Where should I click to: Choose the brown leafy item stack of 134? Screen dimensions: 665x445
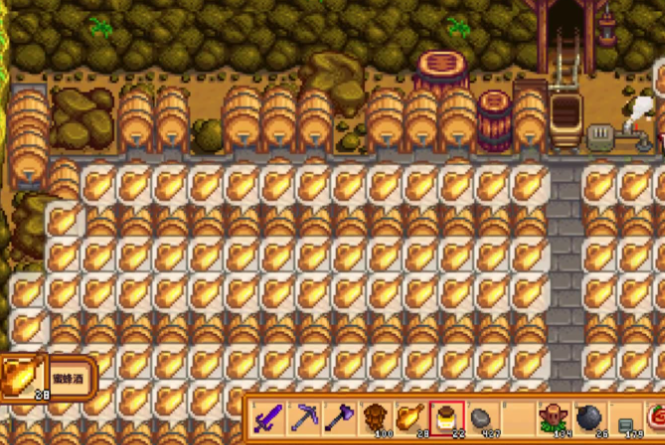[x=551, y=416]
